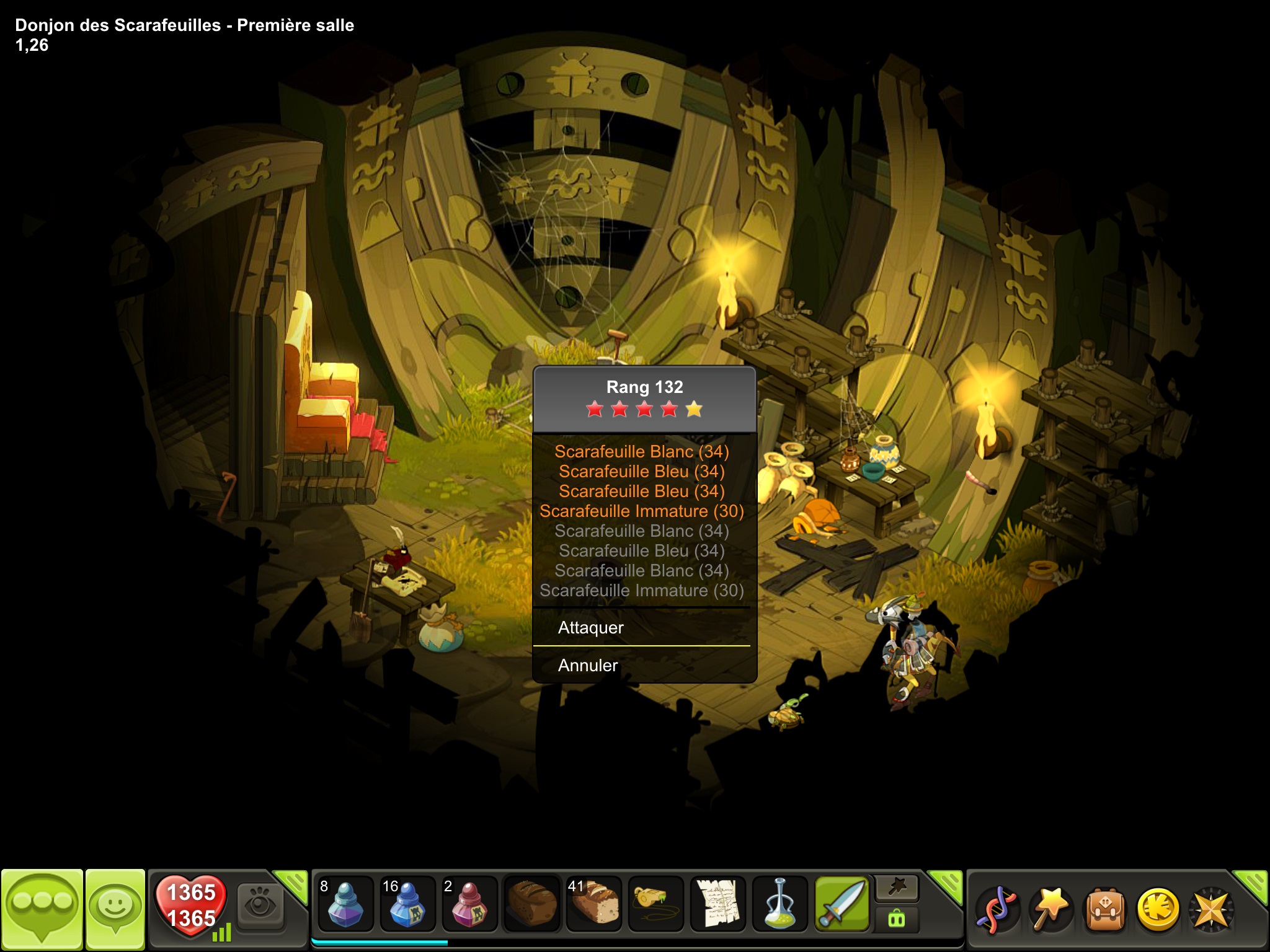1270x952 pixels.
Task: Use the blue potion with count 16
Action: click(x=407, y=905)
